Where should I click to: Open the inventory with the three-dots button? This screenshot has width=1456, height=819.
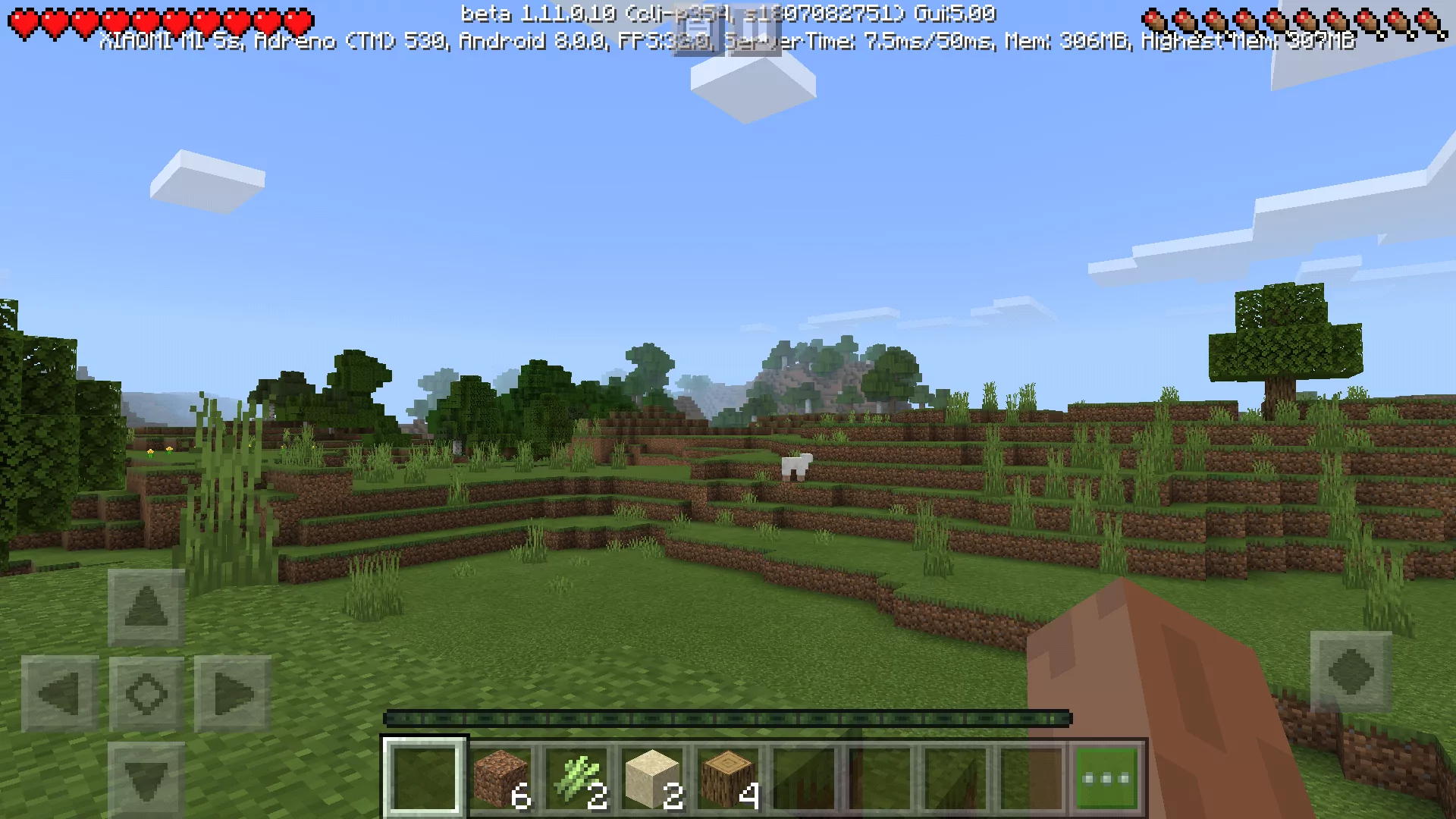click(x=1106, y=779)
